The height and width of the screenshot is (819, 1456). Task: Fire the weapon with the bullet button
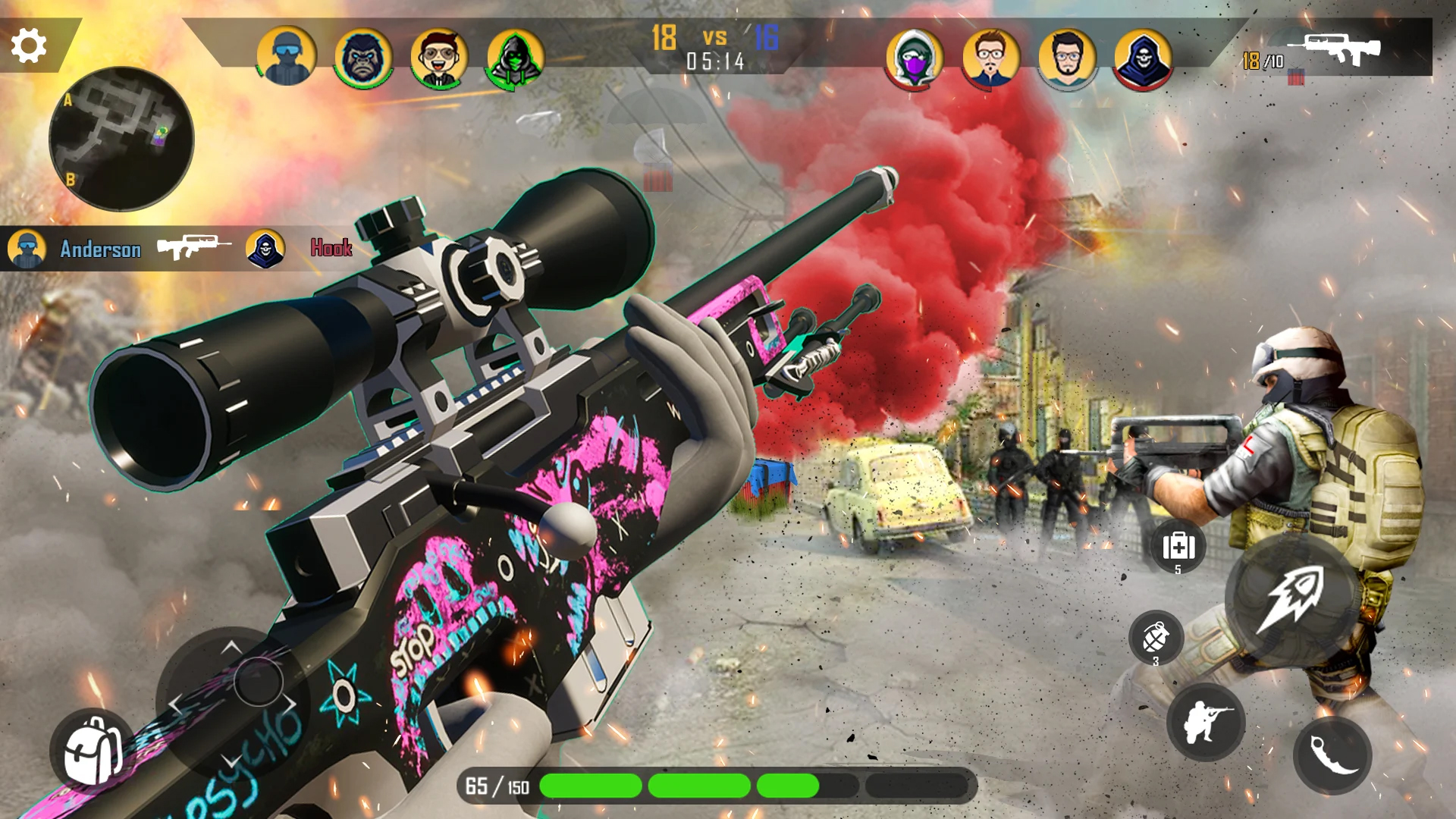coord(1290,599)
